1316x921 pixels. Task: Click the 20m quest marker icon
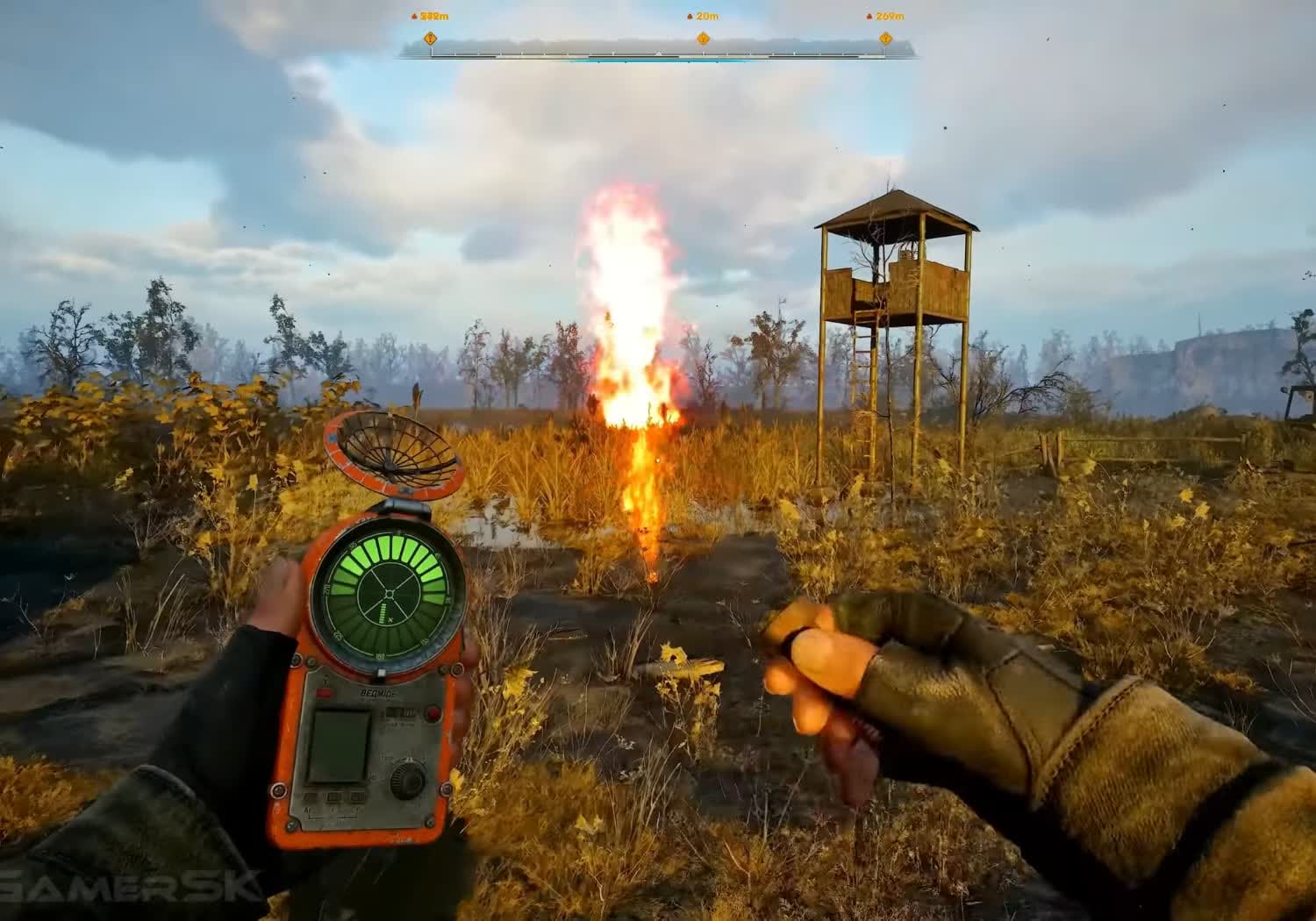tap(704, 39)
